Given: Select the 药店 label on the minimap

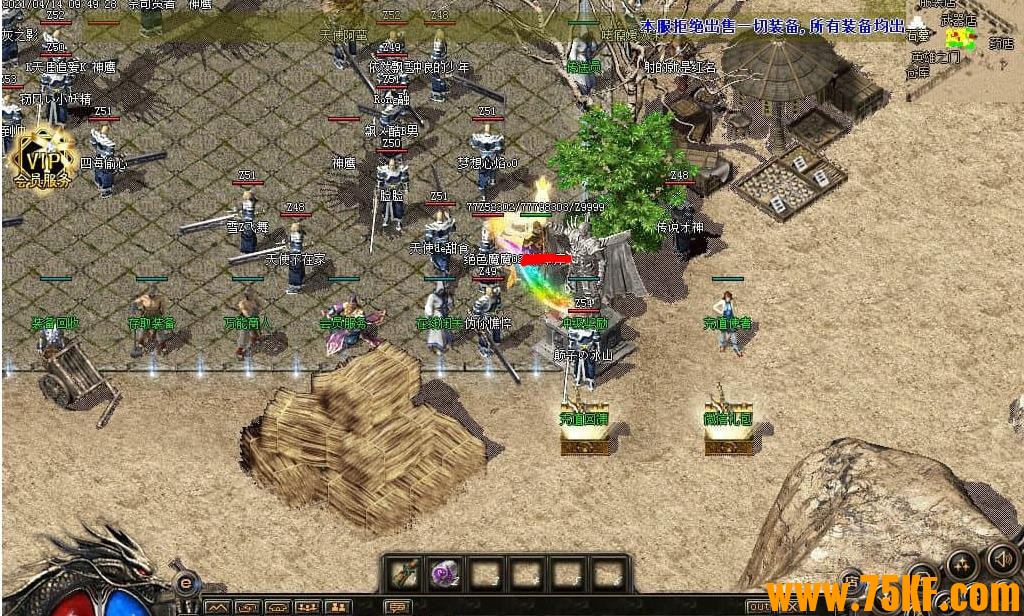Looking at the screenshot, I should click(1000, 43).
